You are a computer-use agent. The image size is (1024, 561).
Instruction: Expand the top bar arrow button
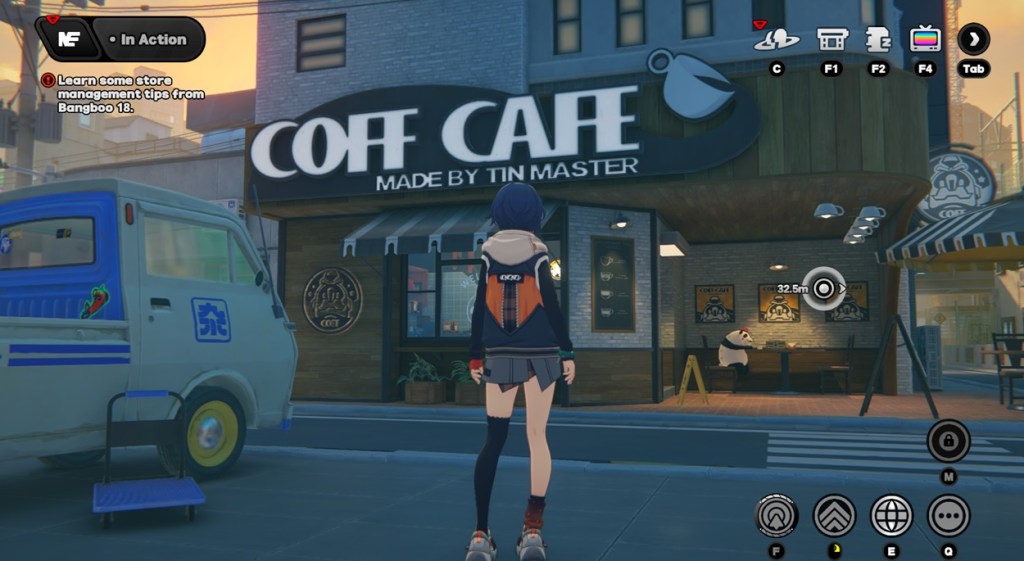973,40
